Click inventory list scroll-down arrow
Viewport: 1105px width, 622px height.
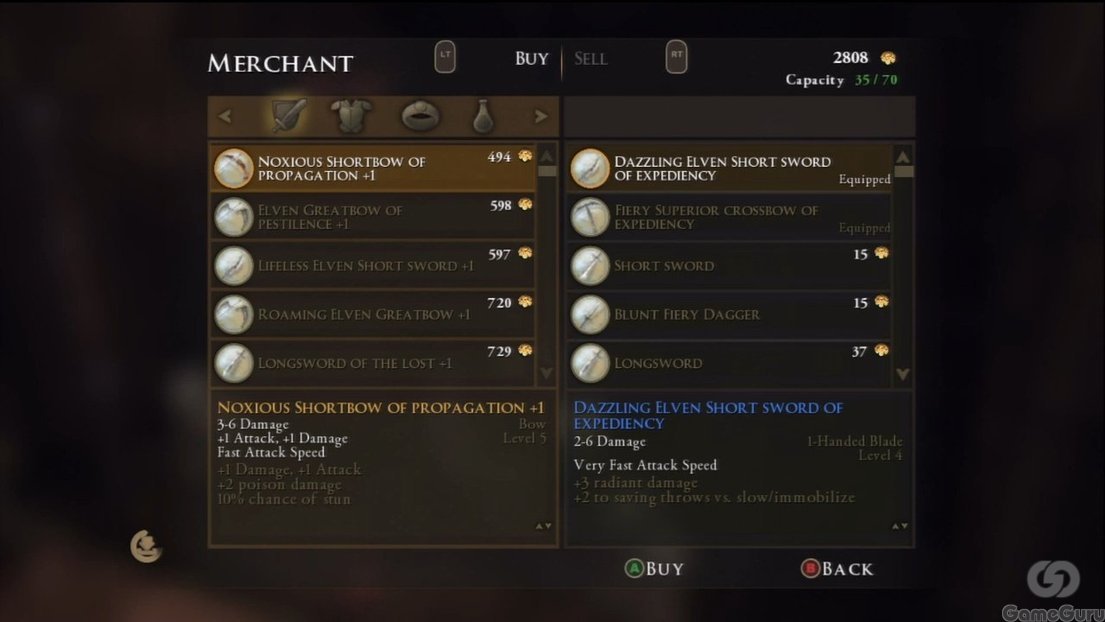point(903,374)
